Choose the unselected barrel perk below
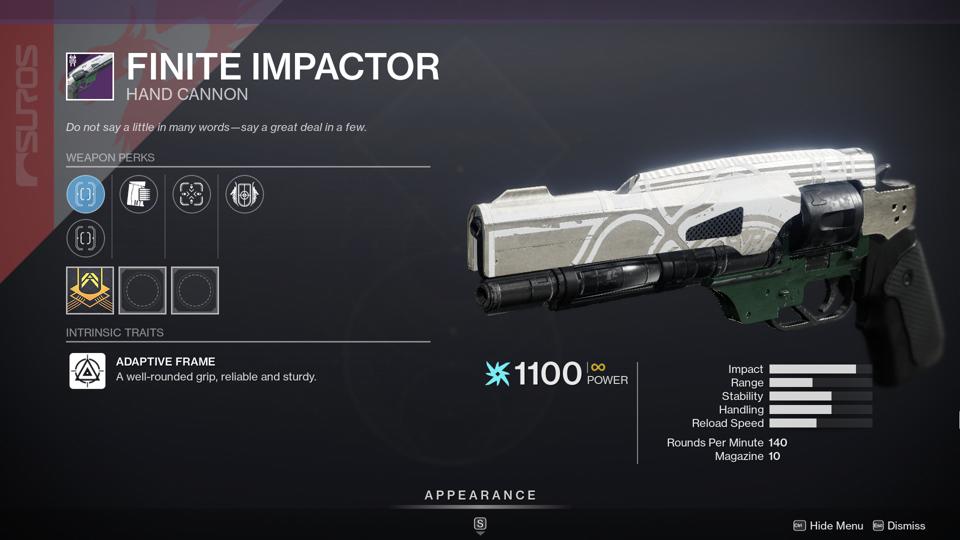Viewport: 960px width, 540px height. (86, 238)
